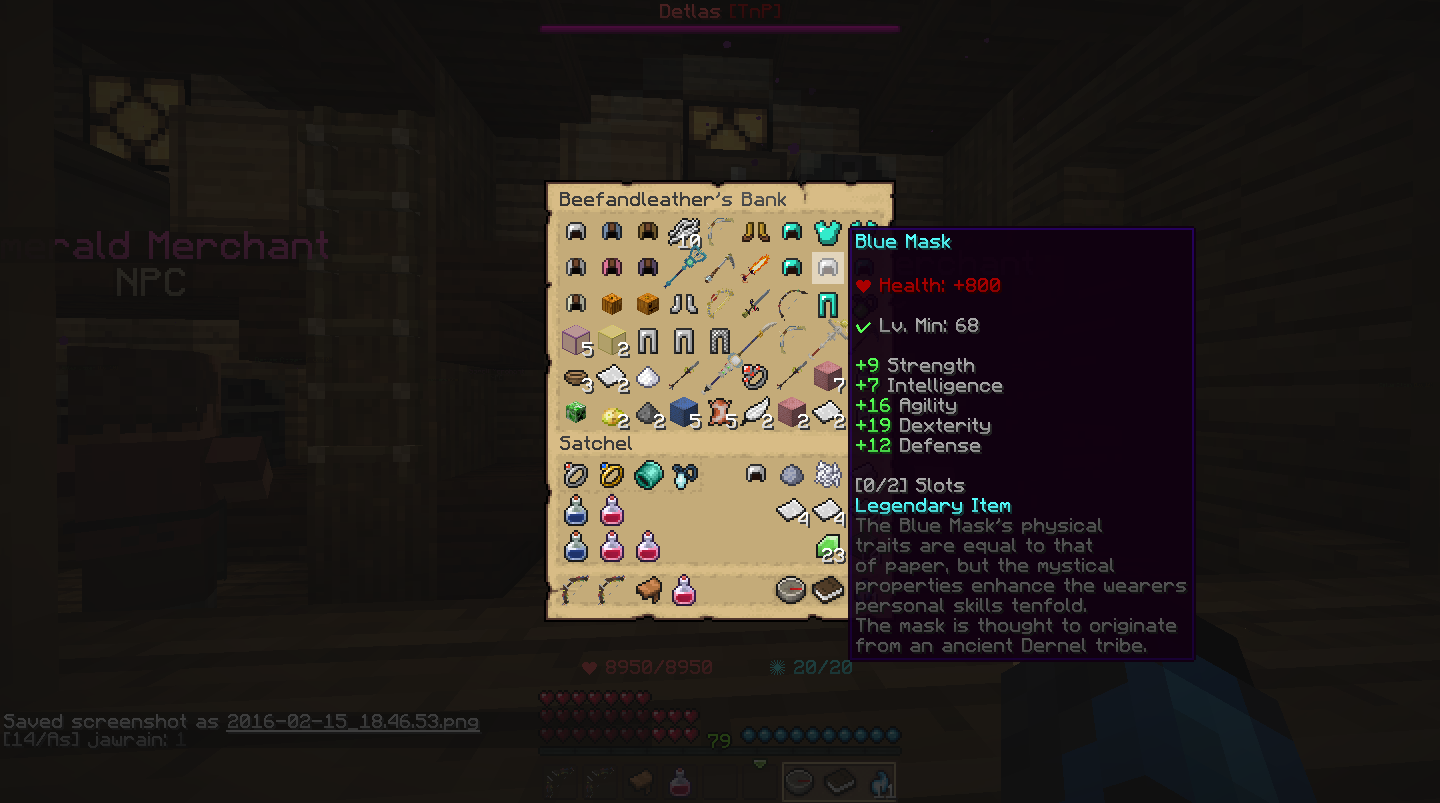The image size is (1440, 803).
Task: Select the green creeper head item
Action: pos(575,412)
